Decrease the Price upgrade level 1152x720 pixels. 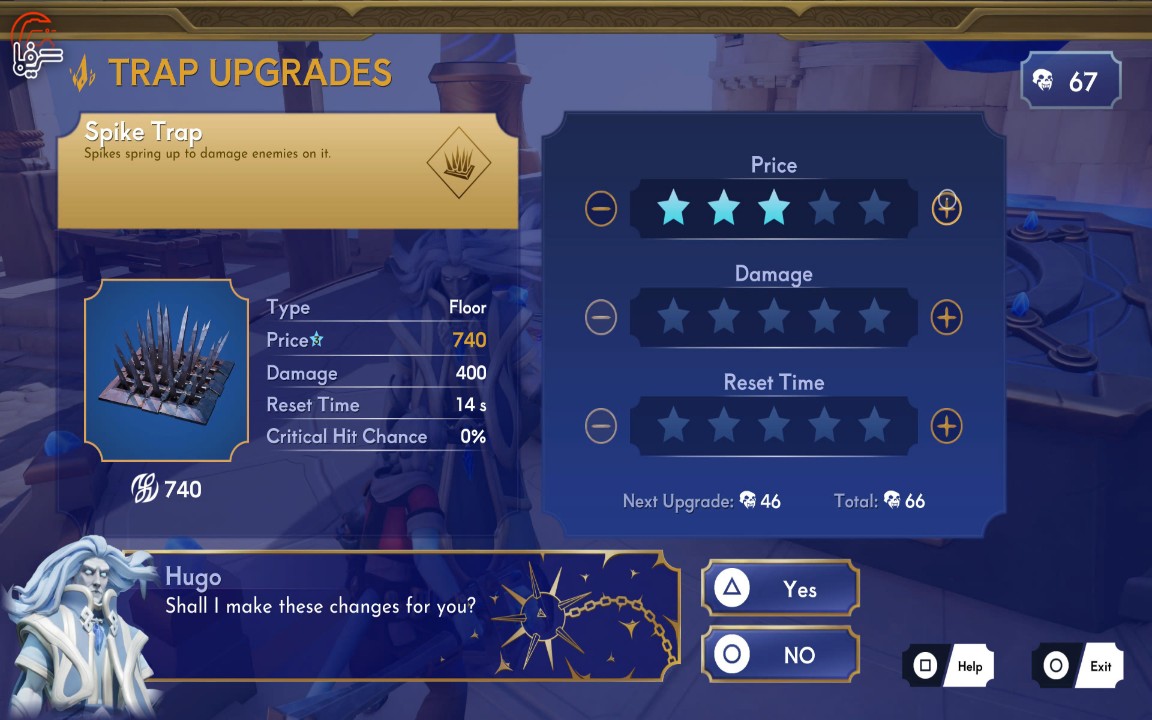(601, 209)
